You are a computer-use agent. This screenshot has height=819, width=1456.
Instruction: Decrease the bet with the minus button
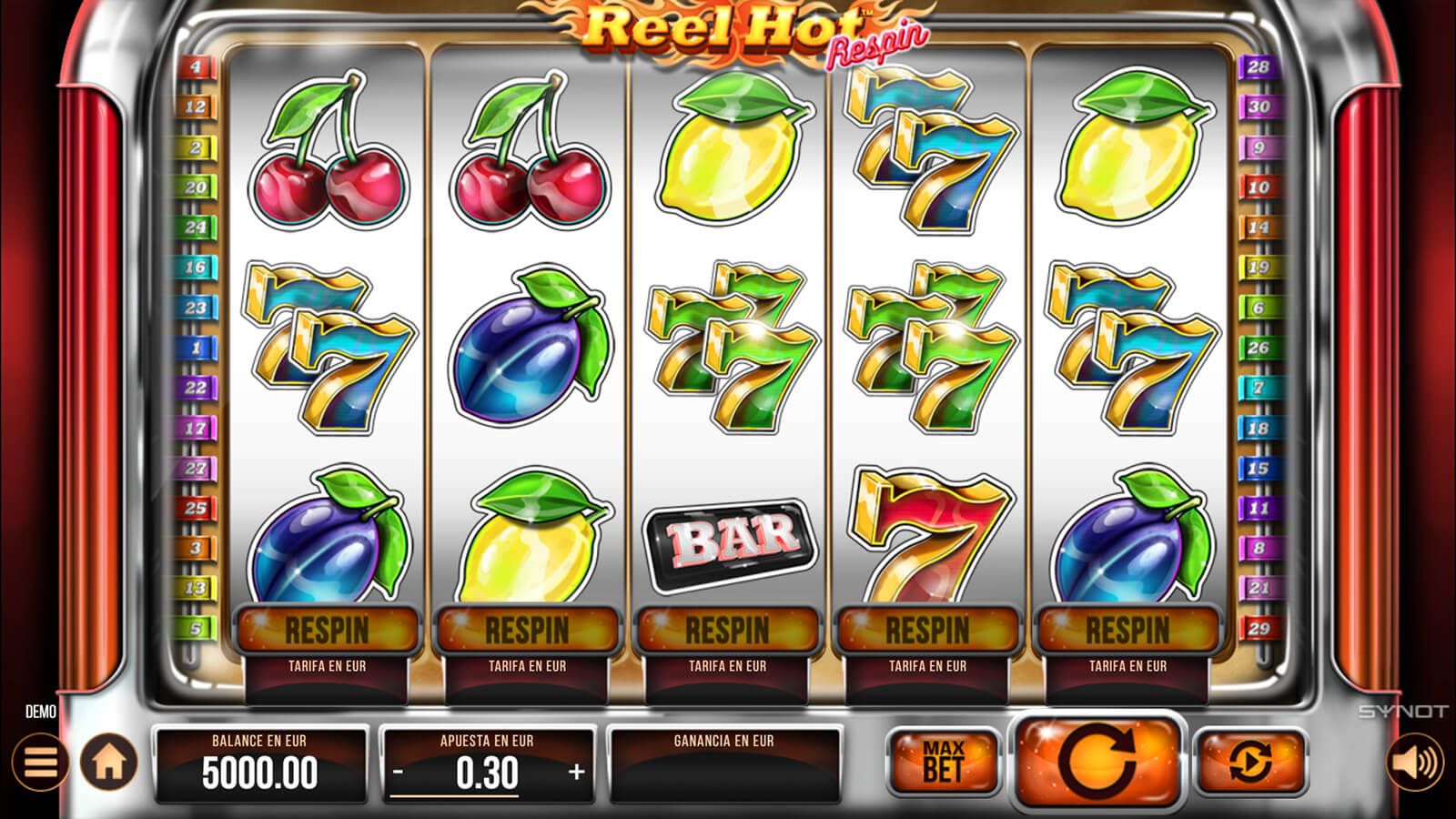coord(399,773)
